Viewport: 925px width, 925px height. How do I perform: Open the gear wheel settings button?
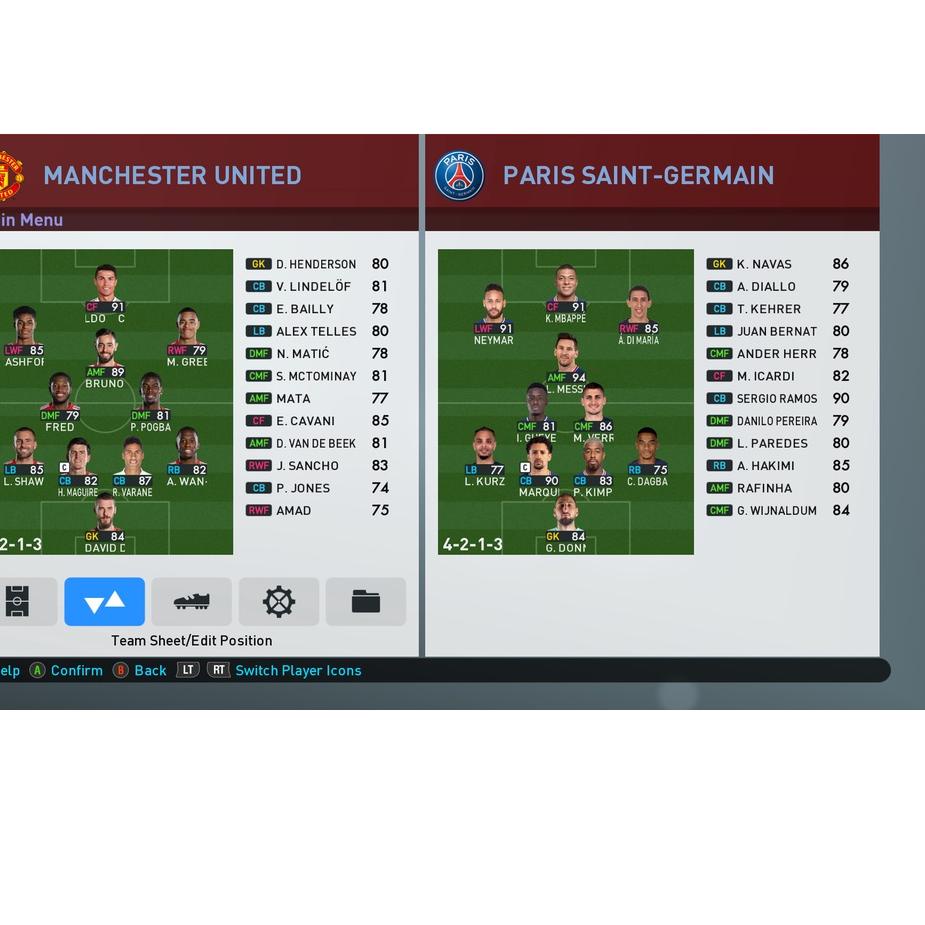(278, 601)
